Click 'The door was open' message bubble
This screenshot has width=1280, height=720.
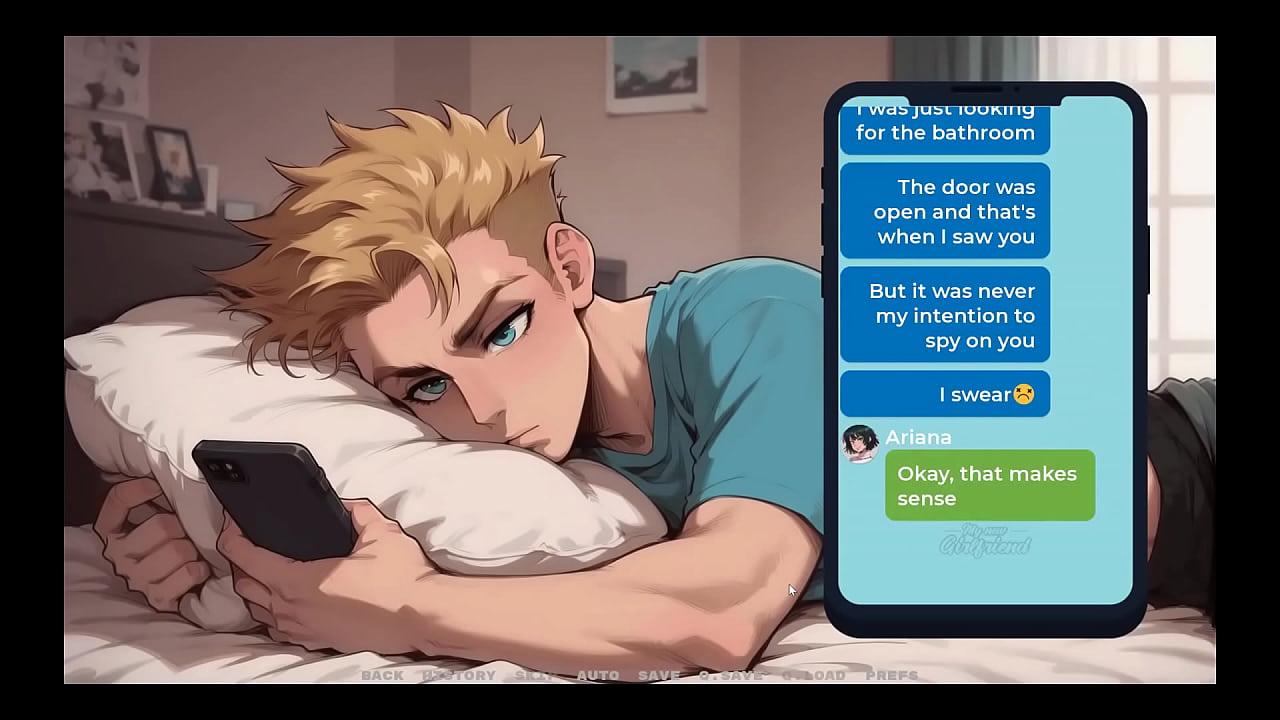point(945,211)
